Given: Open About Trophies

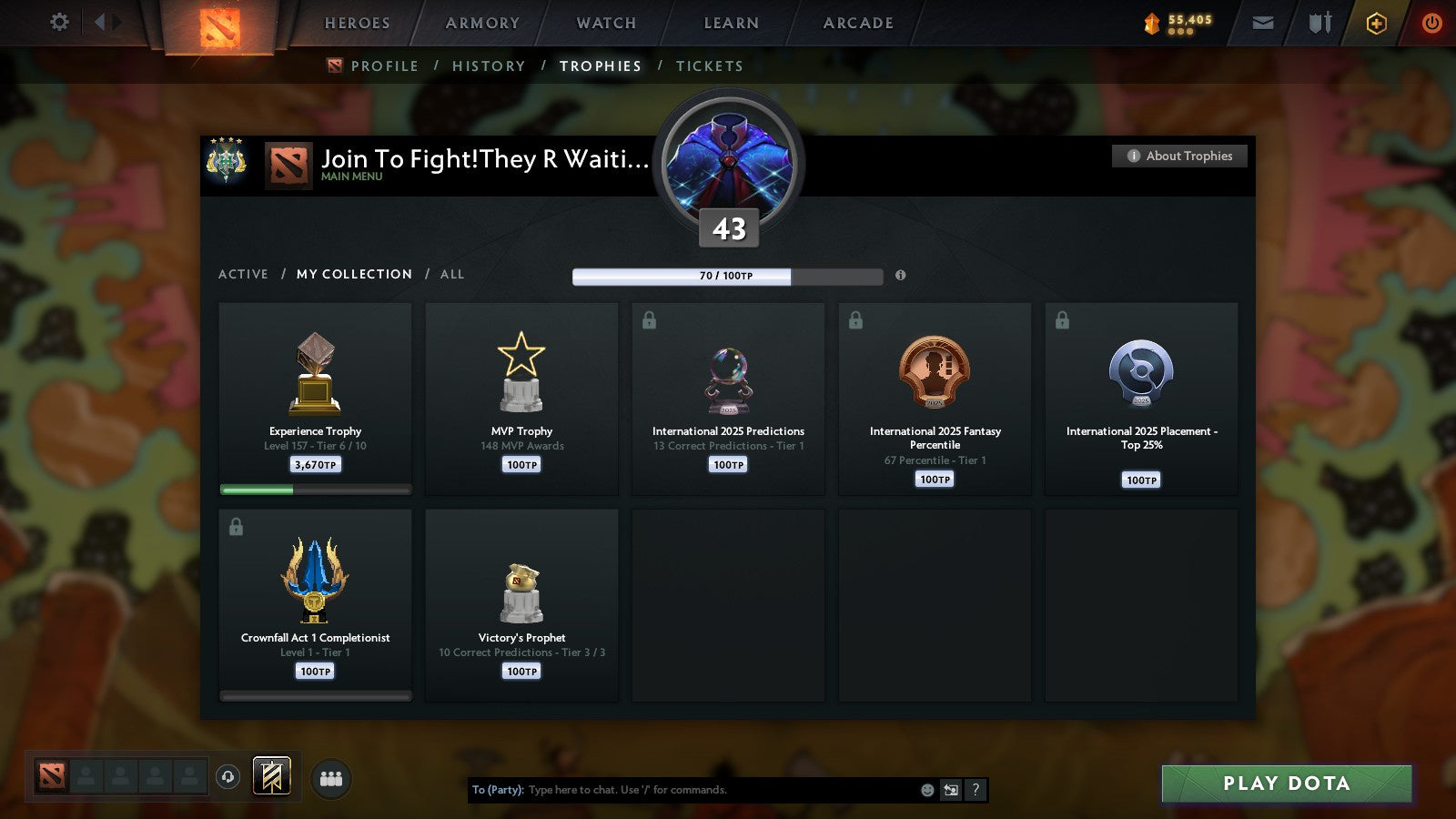Looking at the screenshot, I should tap(1179, 156).
